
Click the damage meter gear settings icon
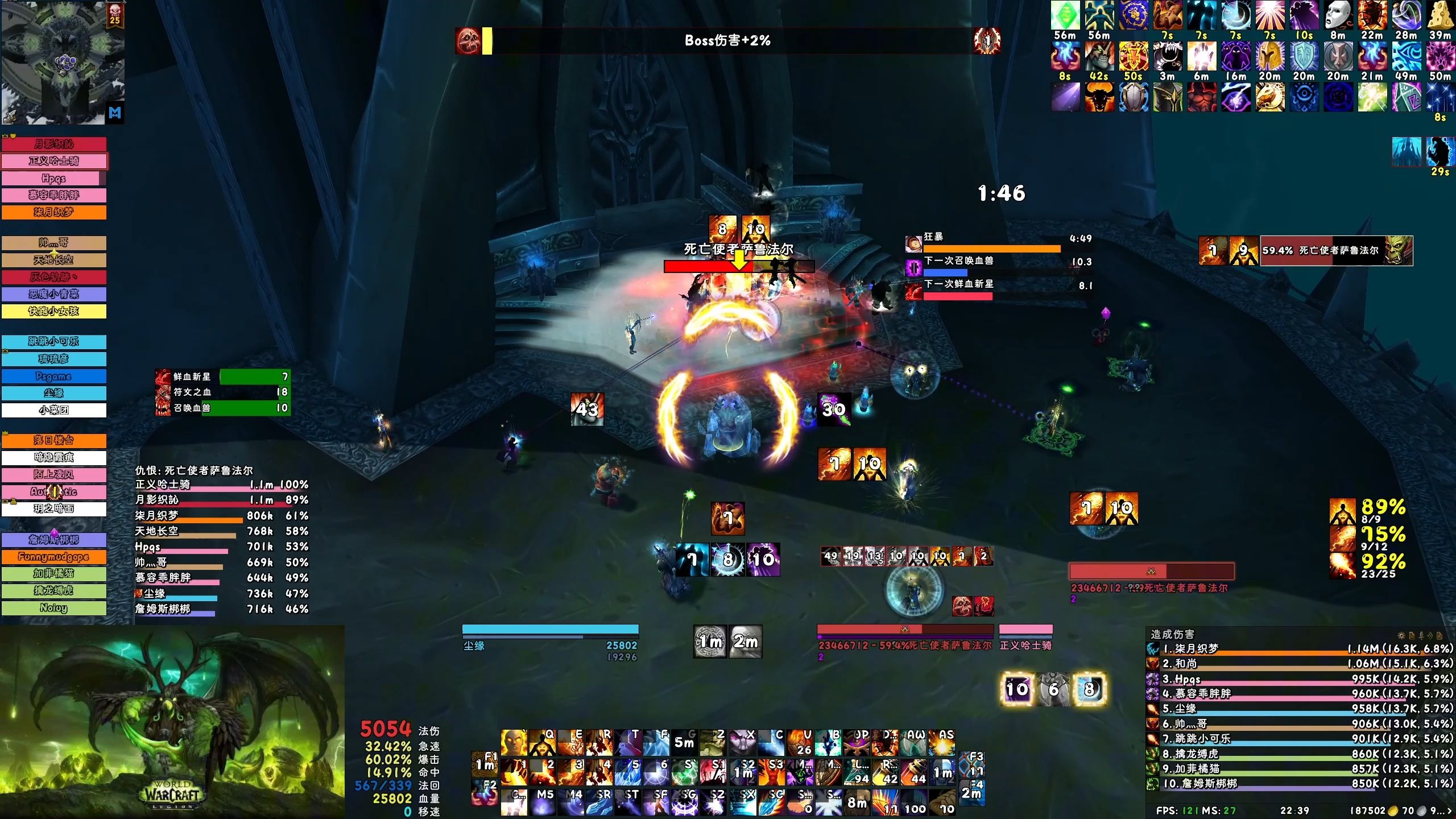coord(1402,635)
